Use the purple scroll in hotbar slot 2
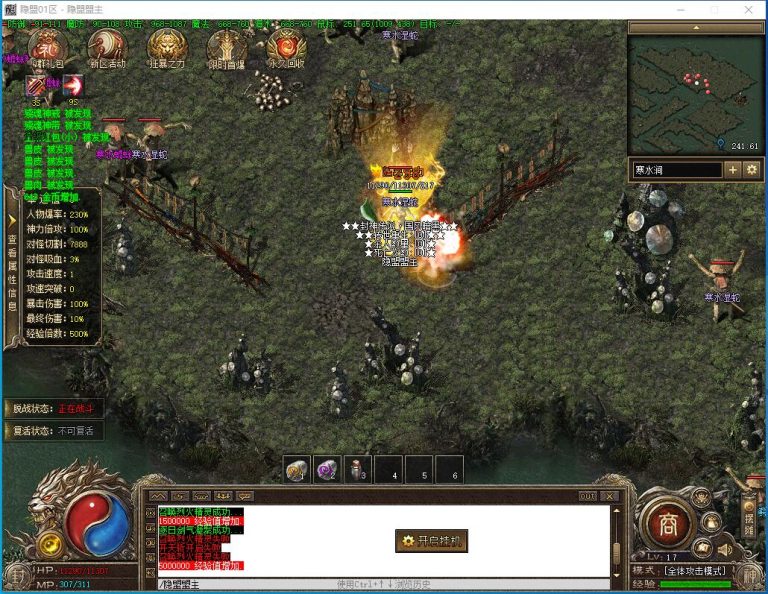This screenshot has width=768, height=594. [x=327, y=469]
